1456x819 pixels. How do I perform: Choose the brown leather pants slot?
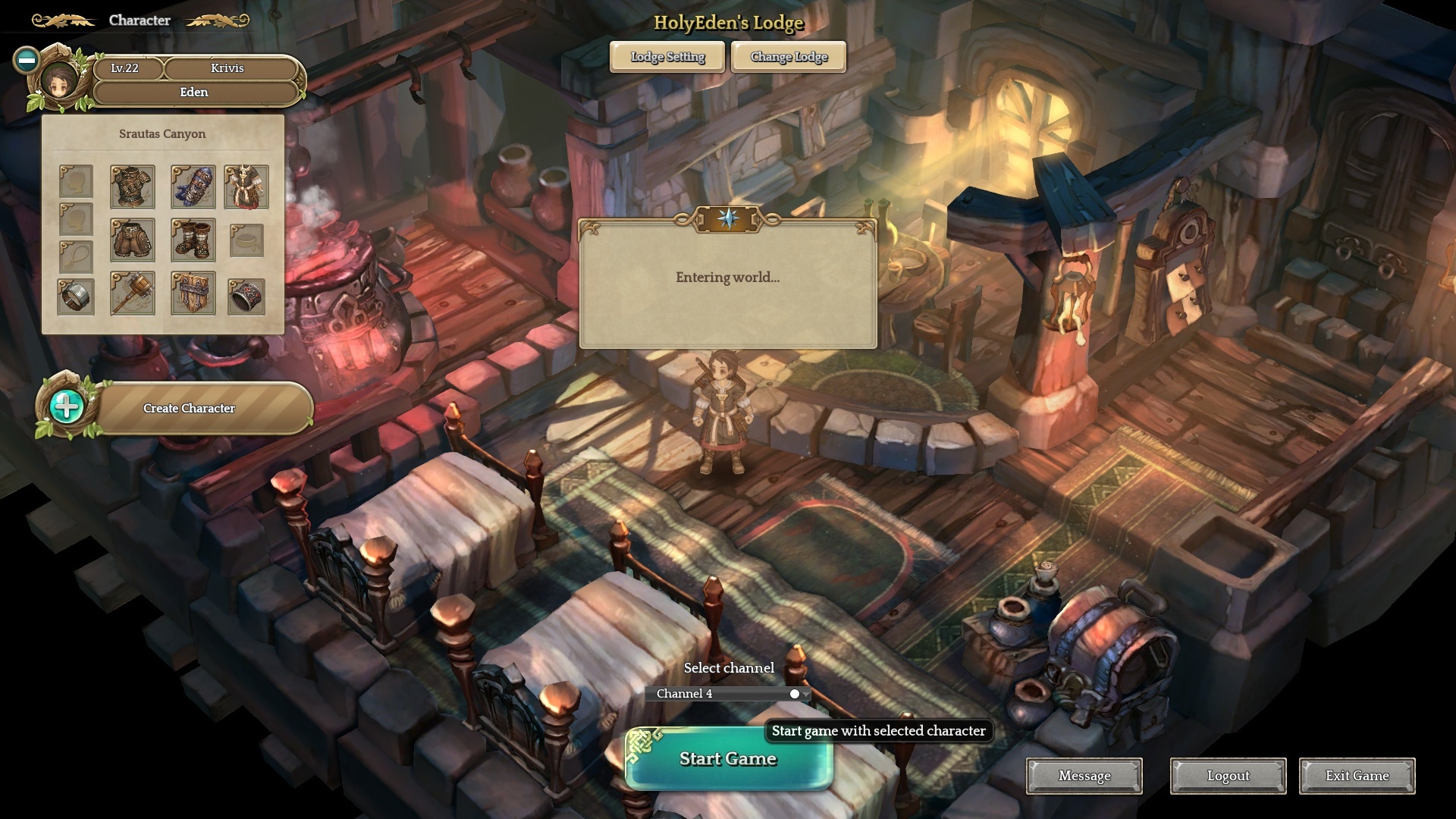133,240
